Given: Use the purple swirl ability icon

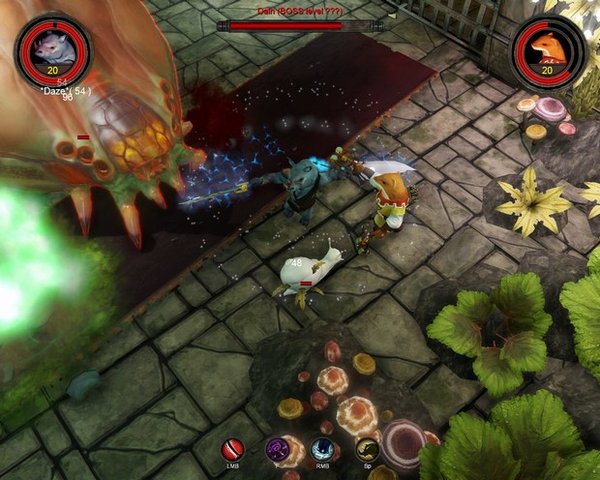Looking at the screenshot, I should [x=277, y=449].
